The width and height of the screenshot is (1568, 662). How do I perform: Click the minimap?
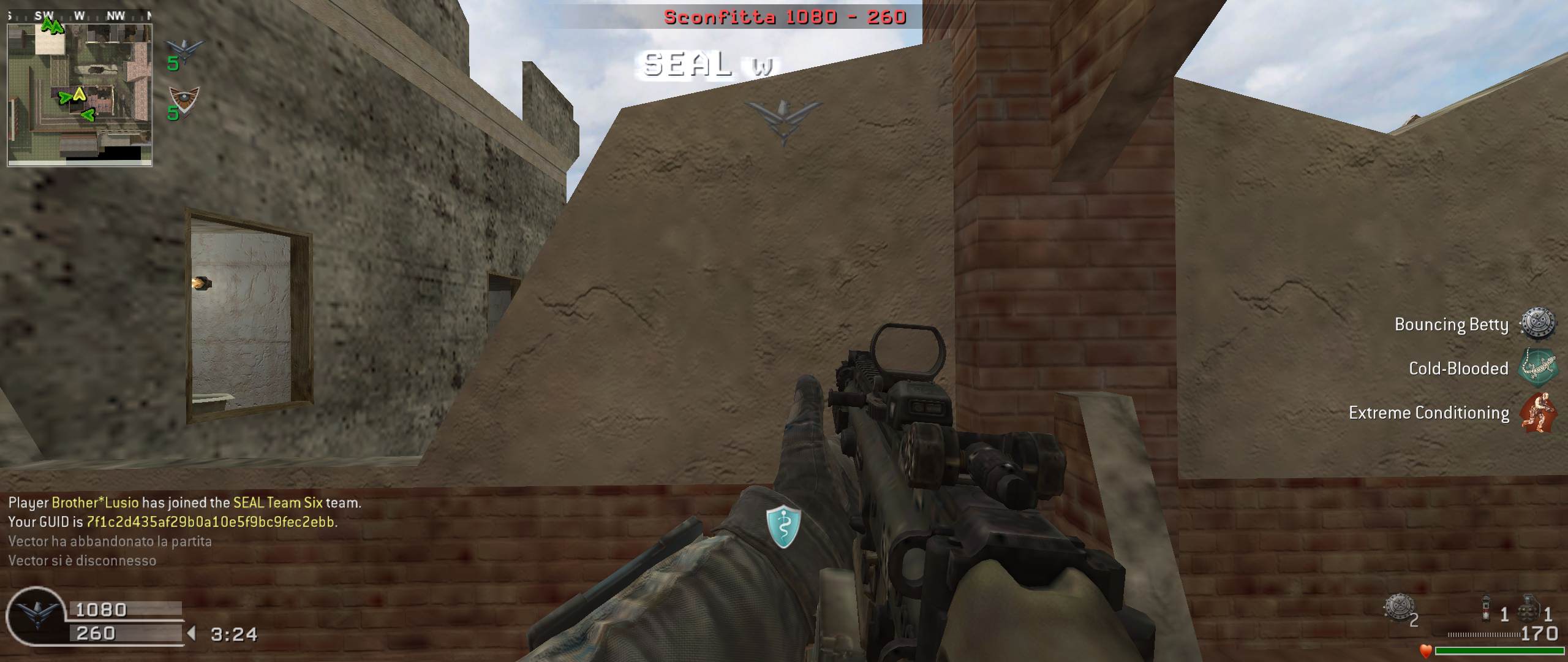pos(80,95)
